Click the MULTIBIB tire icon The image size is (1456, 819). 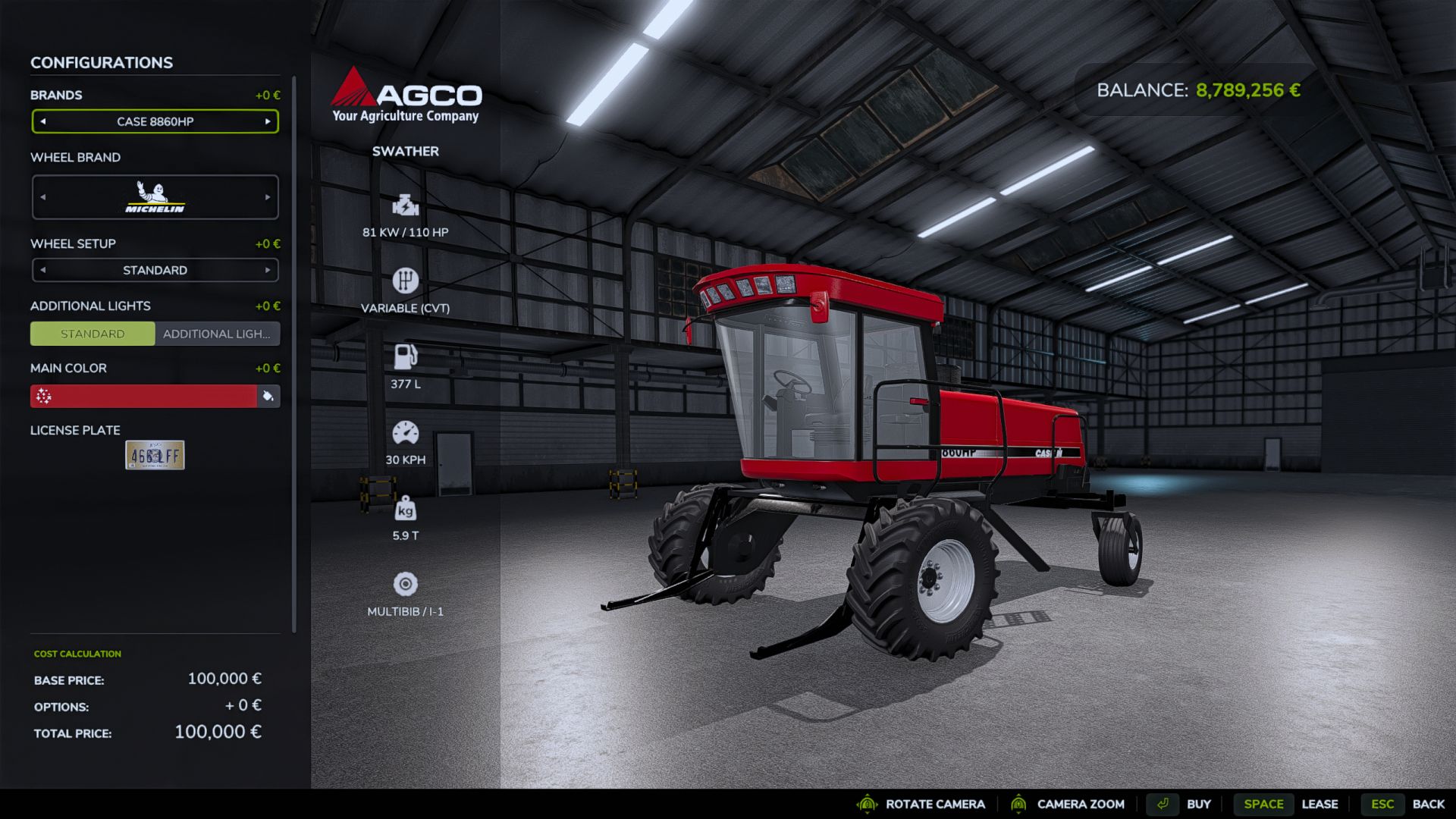coord(406,584)
